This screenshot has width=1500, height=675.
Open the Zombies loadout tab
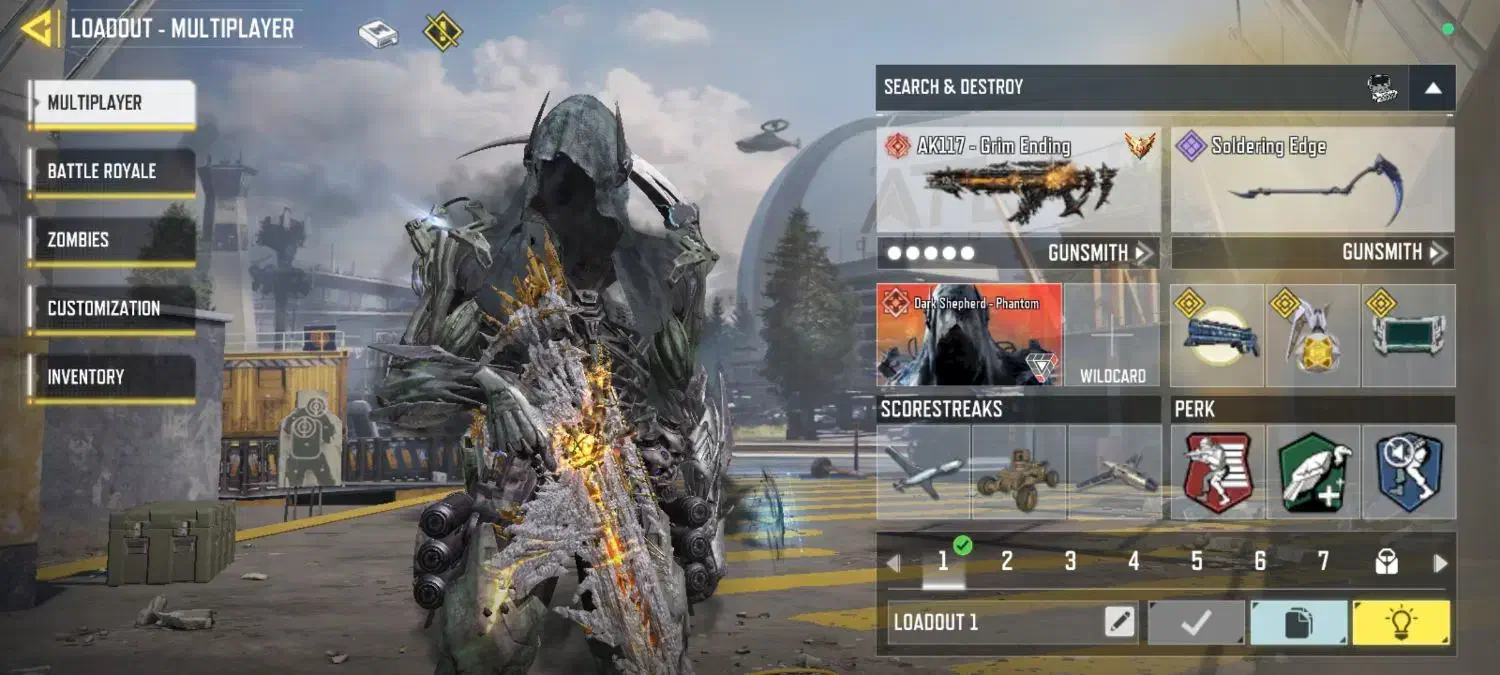[x=111, y=240]
